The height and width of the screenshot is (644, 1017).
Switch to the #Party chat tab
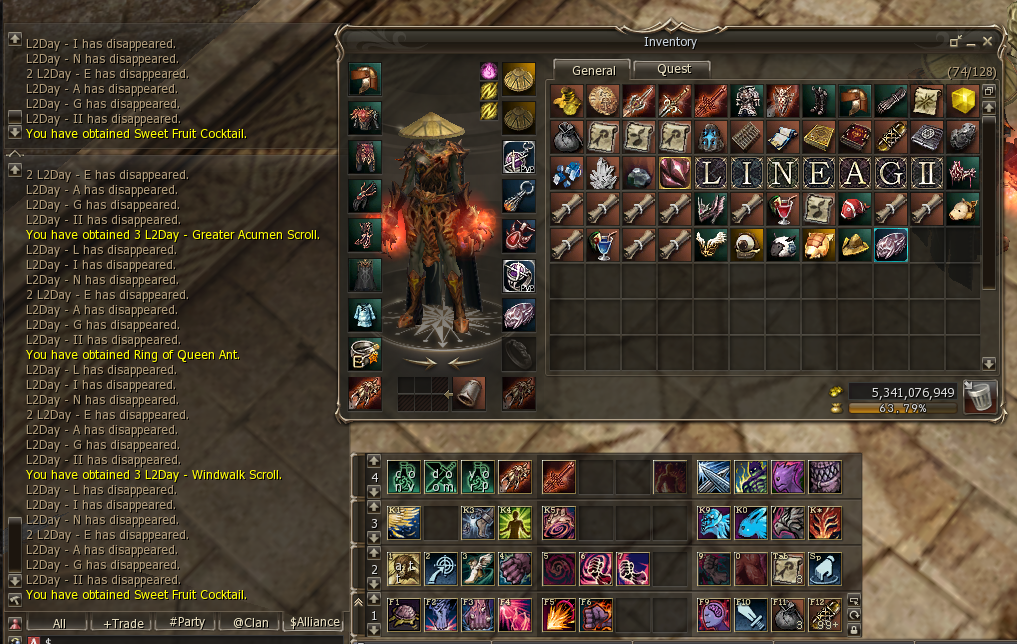coord(187,623)
